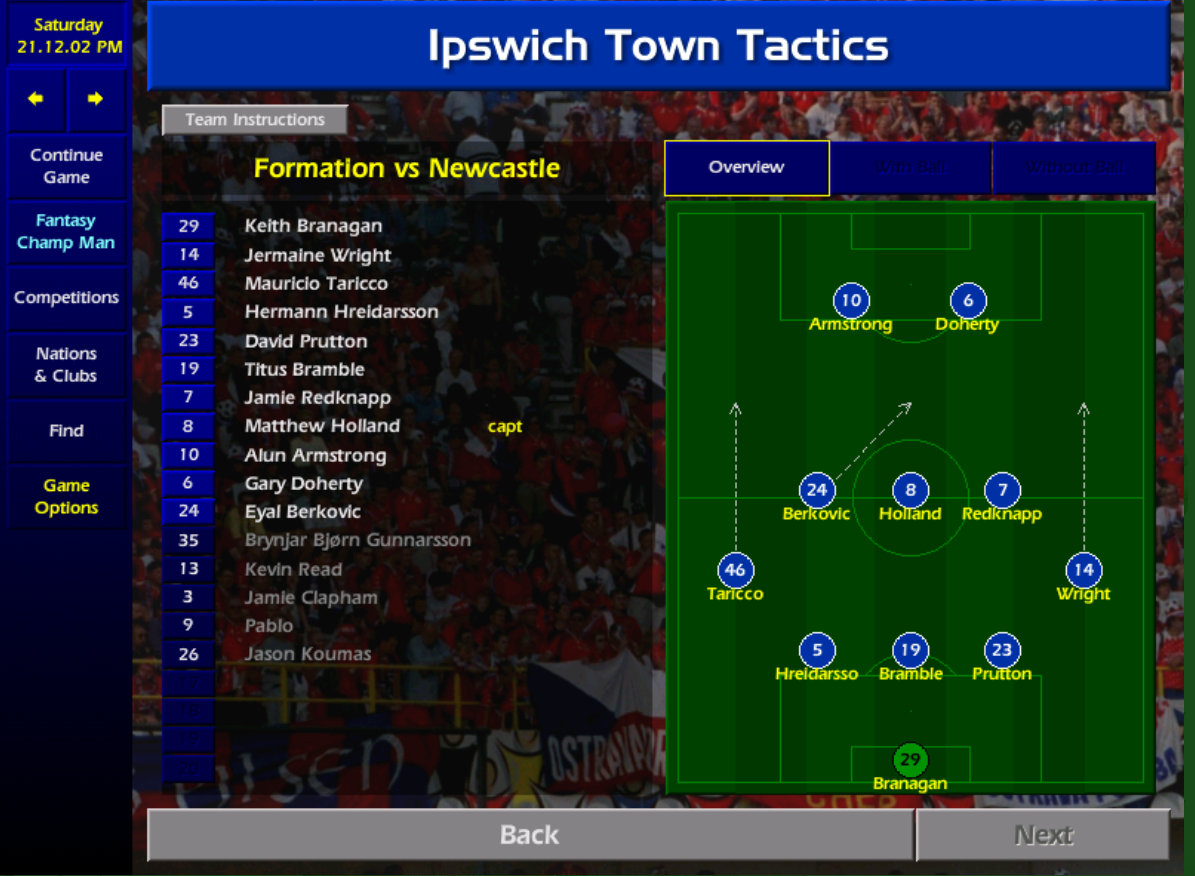The height and width of the screenshot is (876, 1195).
Task: Select captain Matthew Holland in the list
Action: (x=322, y=426)
